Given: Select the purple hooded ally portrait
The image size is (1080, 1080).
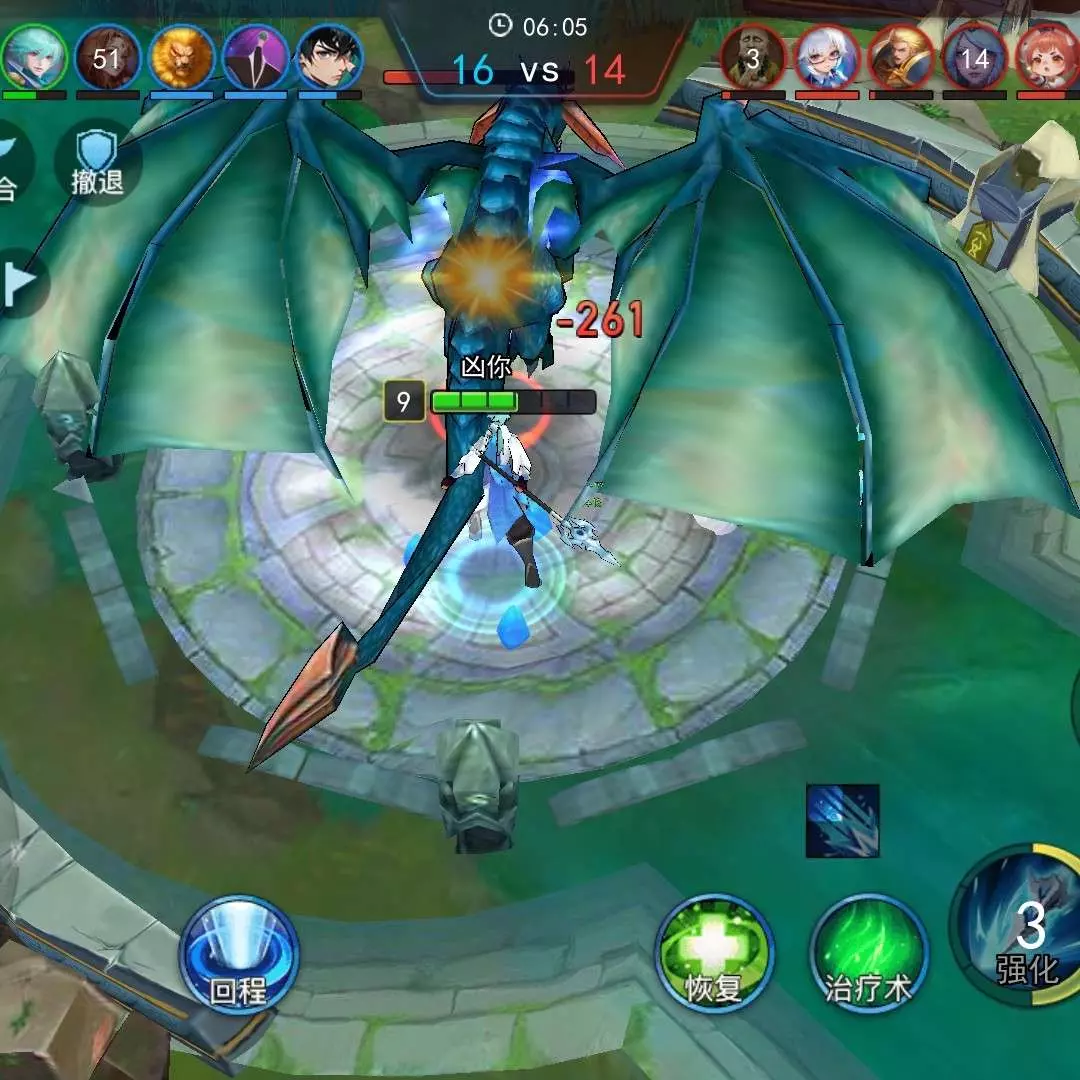Looking at the screenshot, I should 256,58.
